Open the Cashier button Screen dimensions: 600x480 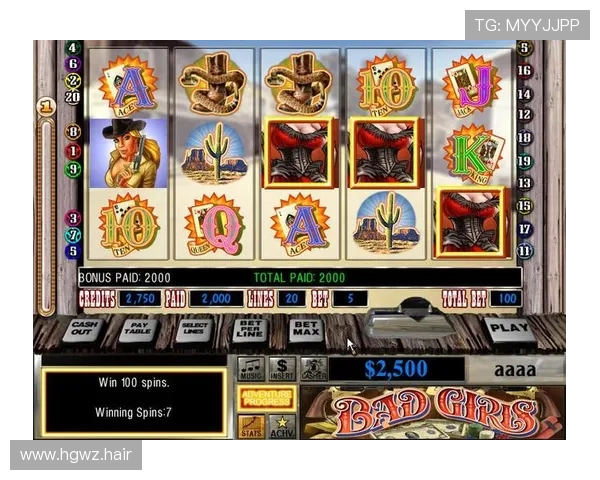[x=313, y=369]
